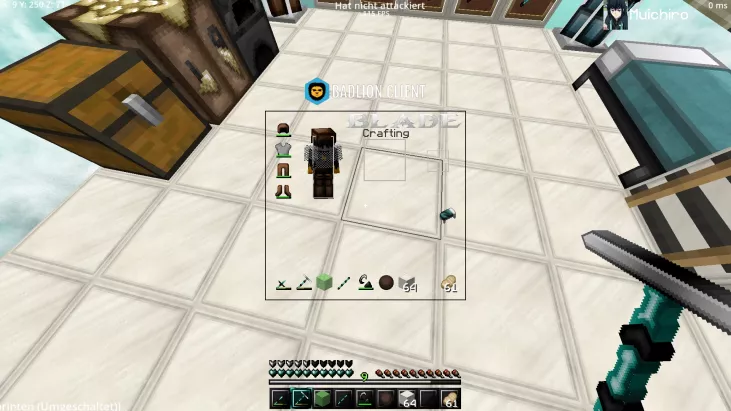
Task: Click the crafting output slot right of the grid
Action: [435, 161]
